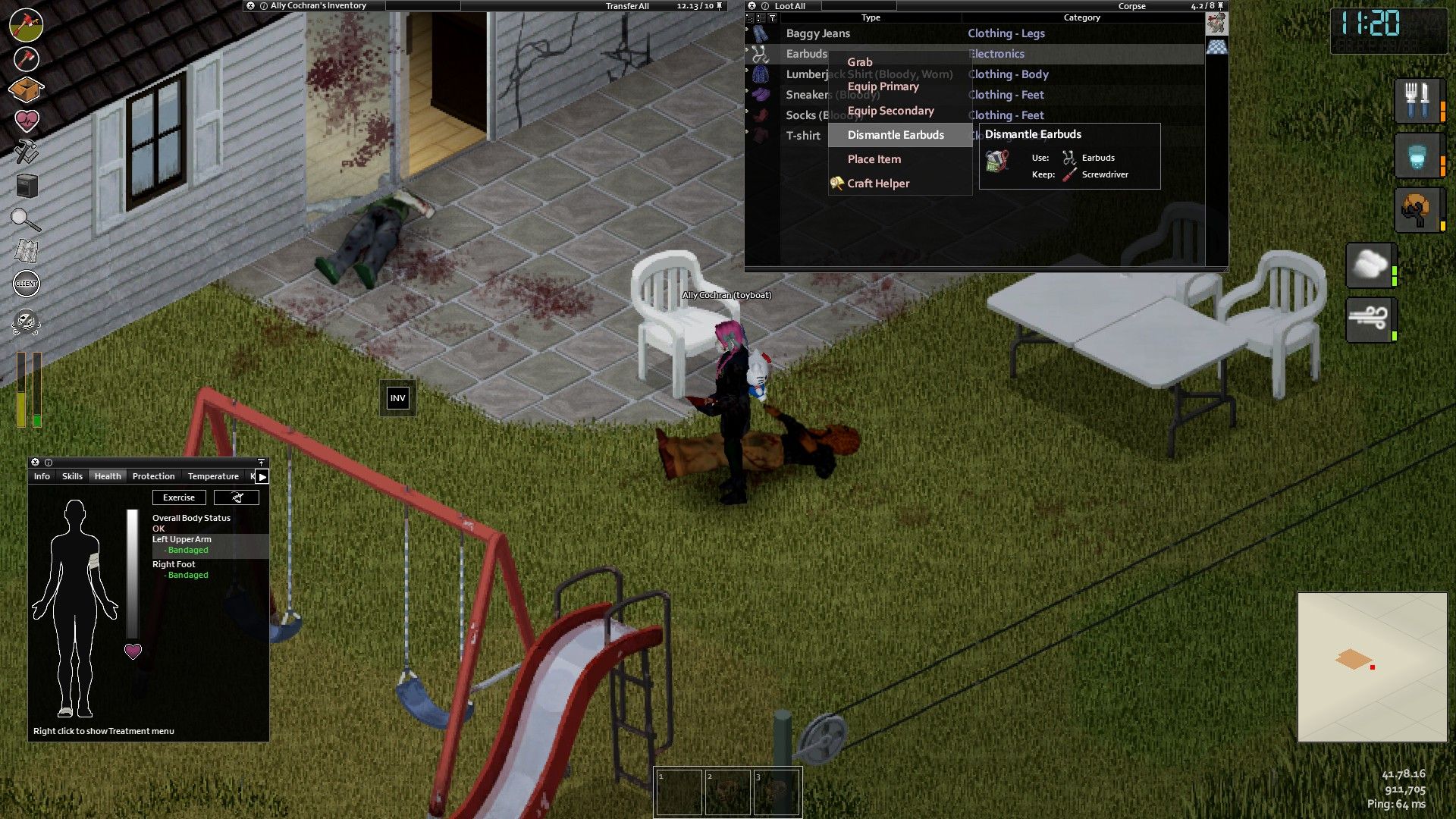This screenshot has height=819, width=1456.
Task: Select hotbar slot 1 thumbnail
Action: point(681,791)
